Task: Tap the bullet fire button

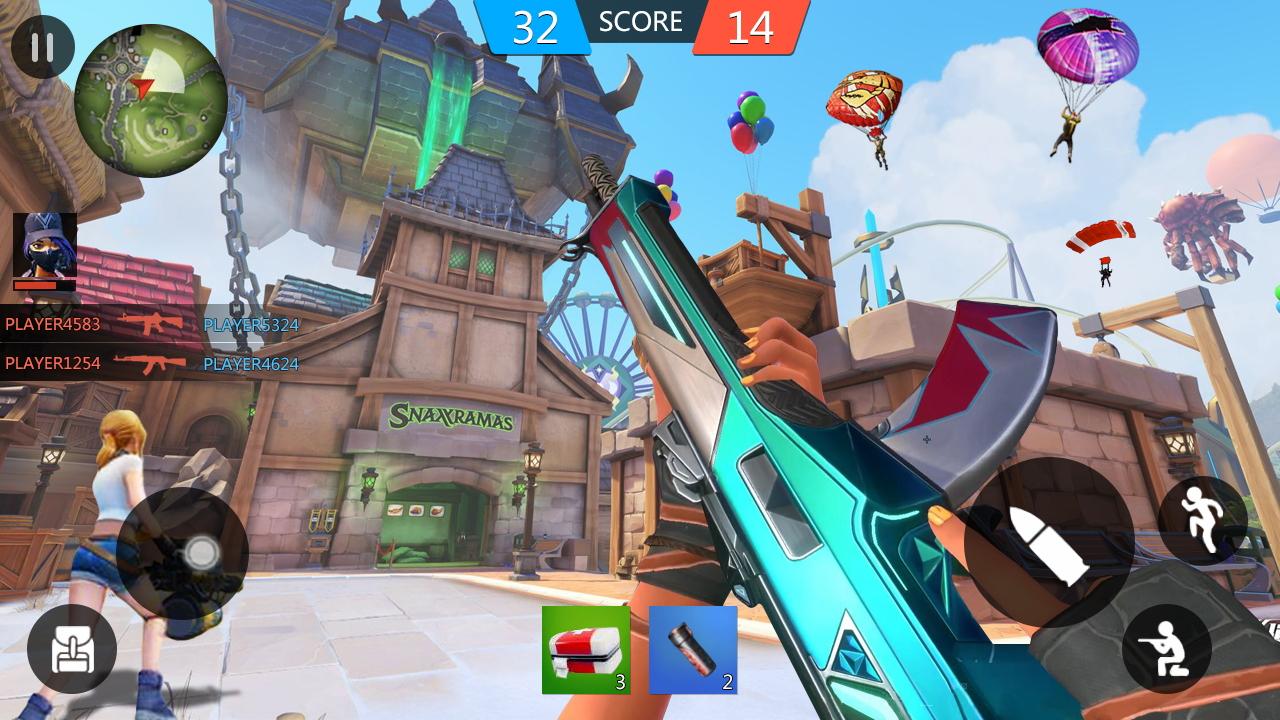Action: point(1047,544)
